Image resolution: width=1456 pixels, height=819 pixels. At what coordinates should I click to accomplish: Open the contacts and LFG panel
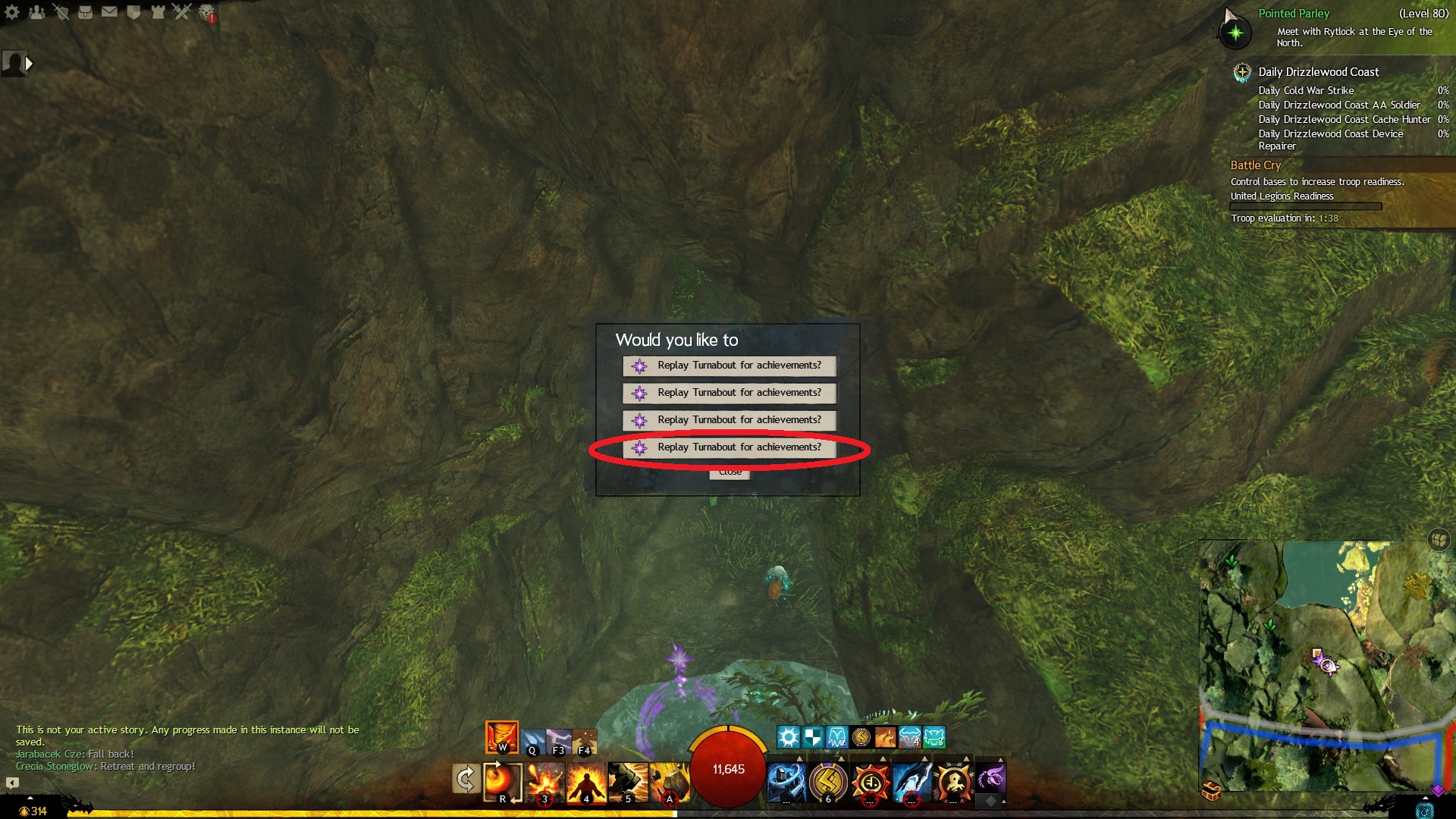pyautogui.click(x=36, y=12)
